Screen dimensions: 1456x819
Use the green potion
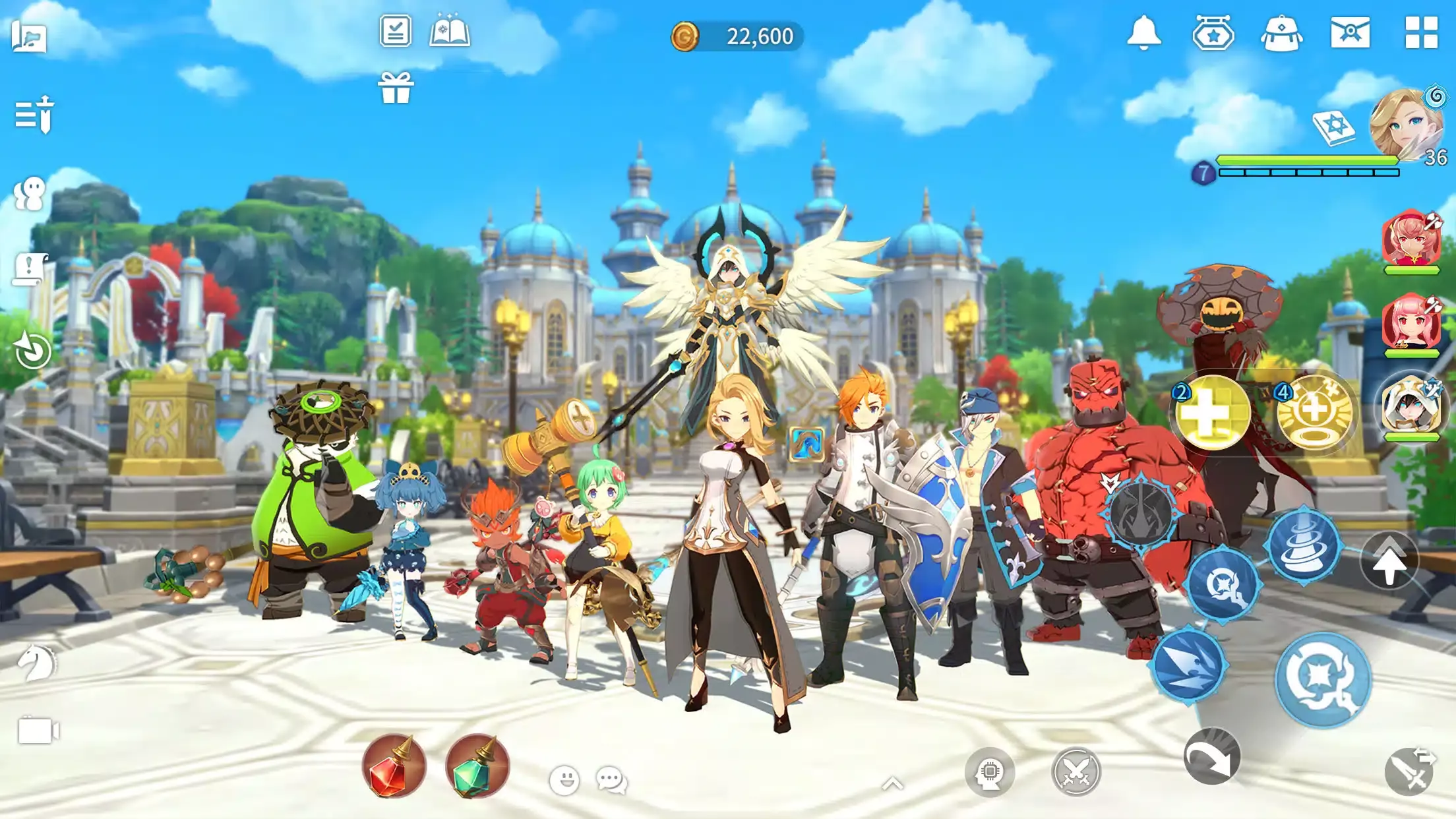point(477,767)
